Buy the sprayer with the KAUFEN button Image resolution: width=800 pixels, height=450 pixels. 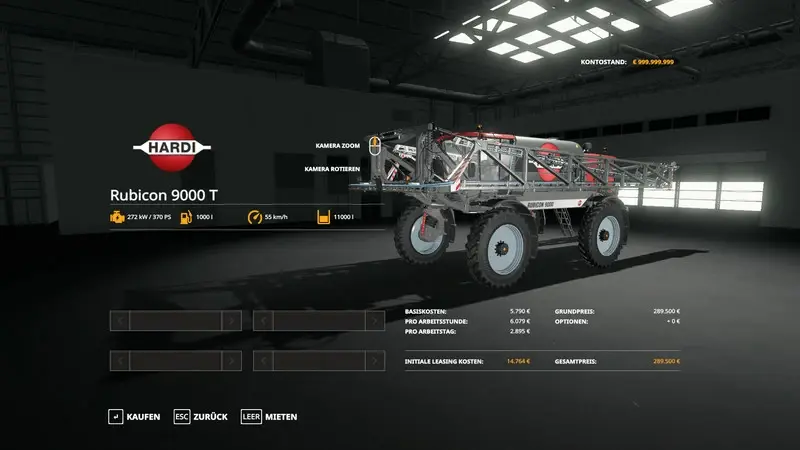pyautogui.click(x=135, y=416)
